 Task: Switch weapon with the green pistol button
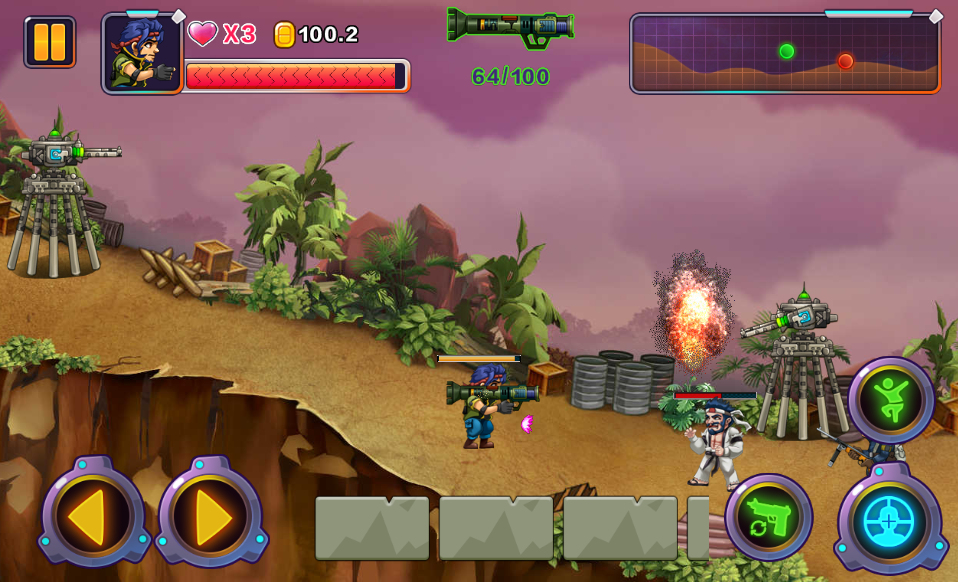768,517
